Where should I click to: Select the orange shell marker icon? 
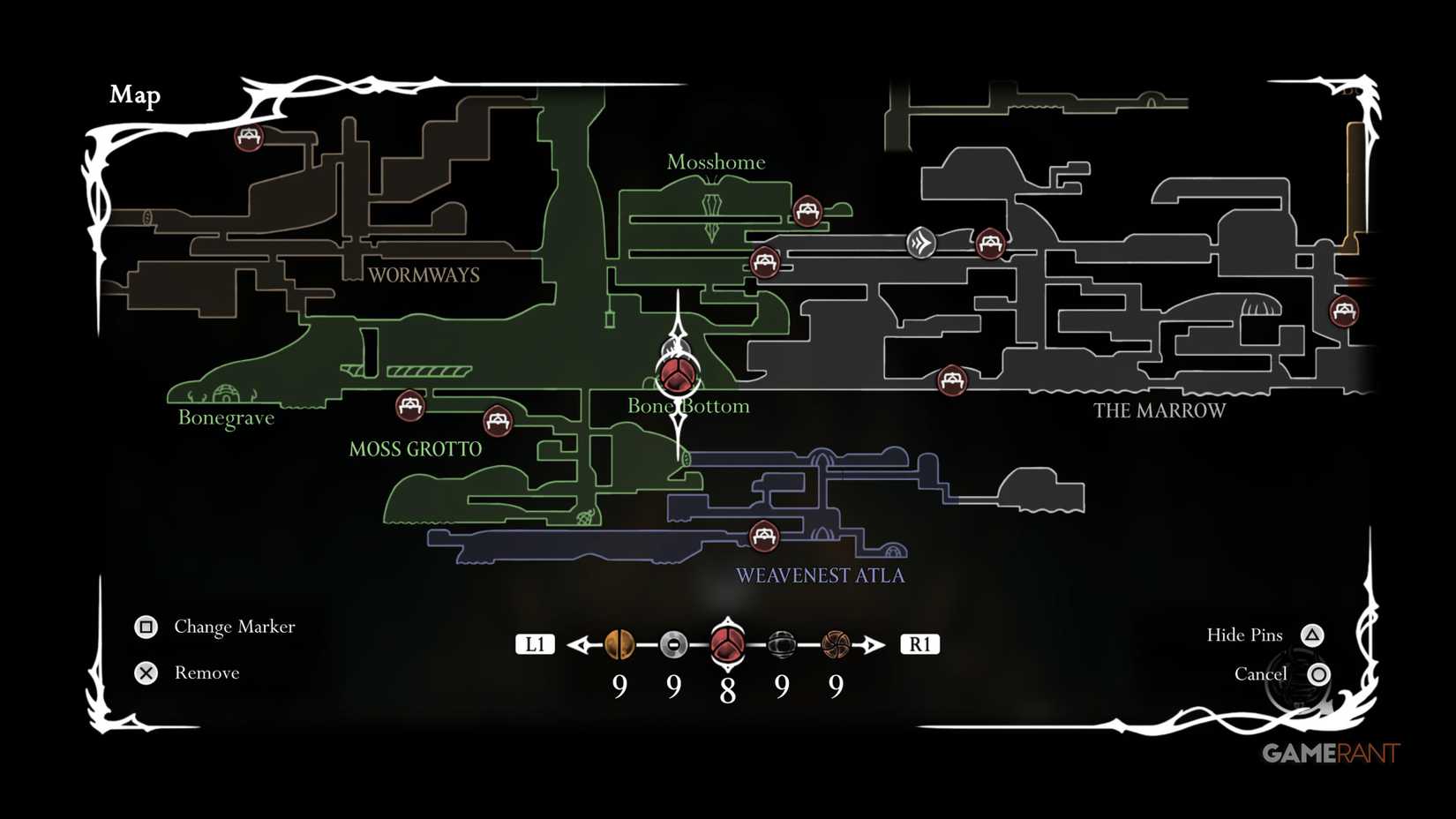point(619,645)
